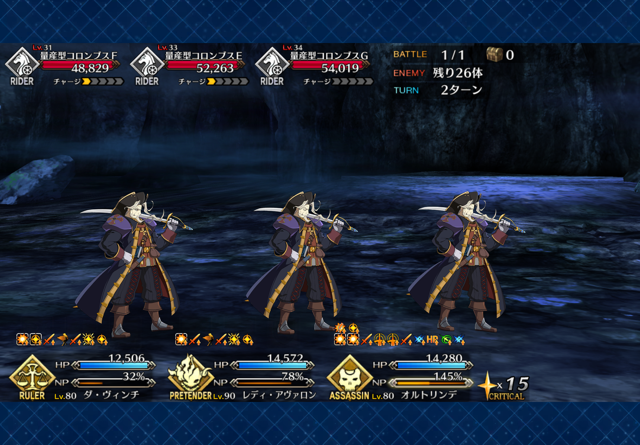This screenshot has height=445, width=640.
Task: Open Ruler ダ・ヴィンチ status panel
Action: (85, 375)
